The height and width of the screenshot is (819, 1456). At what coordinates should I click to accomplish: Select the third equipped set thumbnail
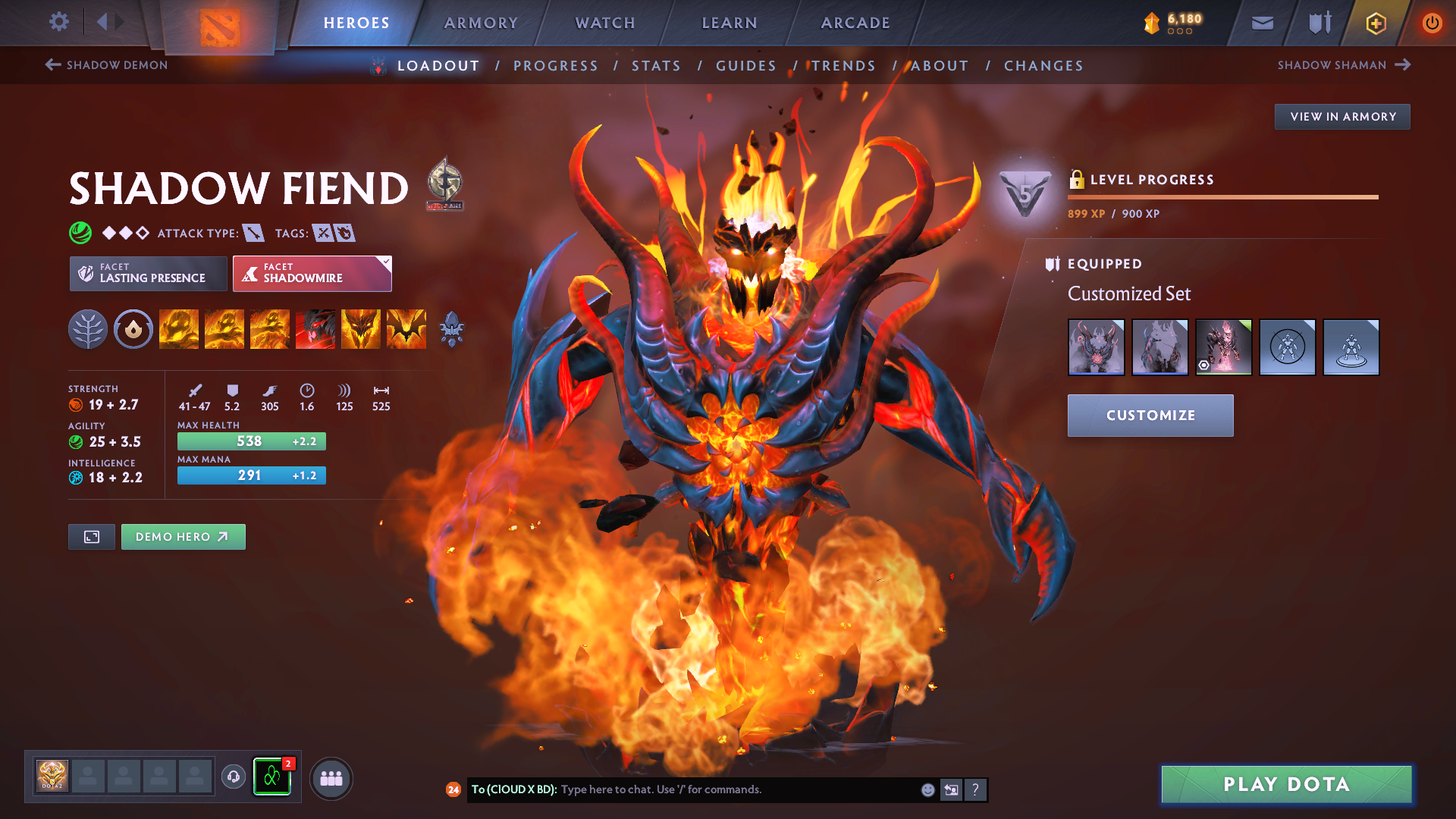(1223, 347)
